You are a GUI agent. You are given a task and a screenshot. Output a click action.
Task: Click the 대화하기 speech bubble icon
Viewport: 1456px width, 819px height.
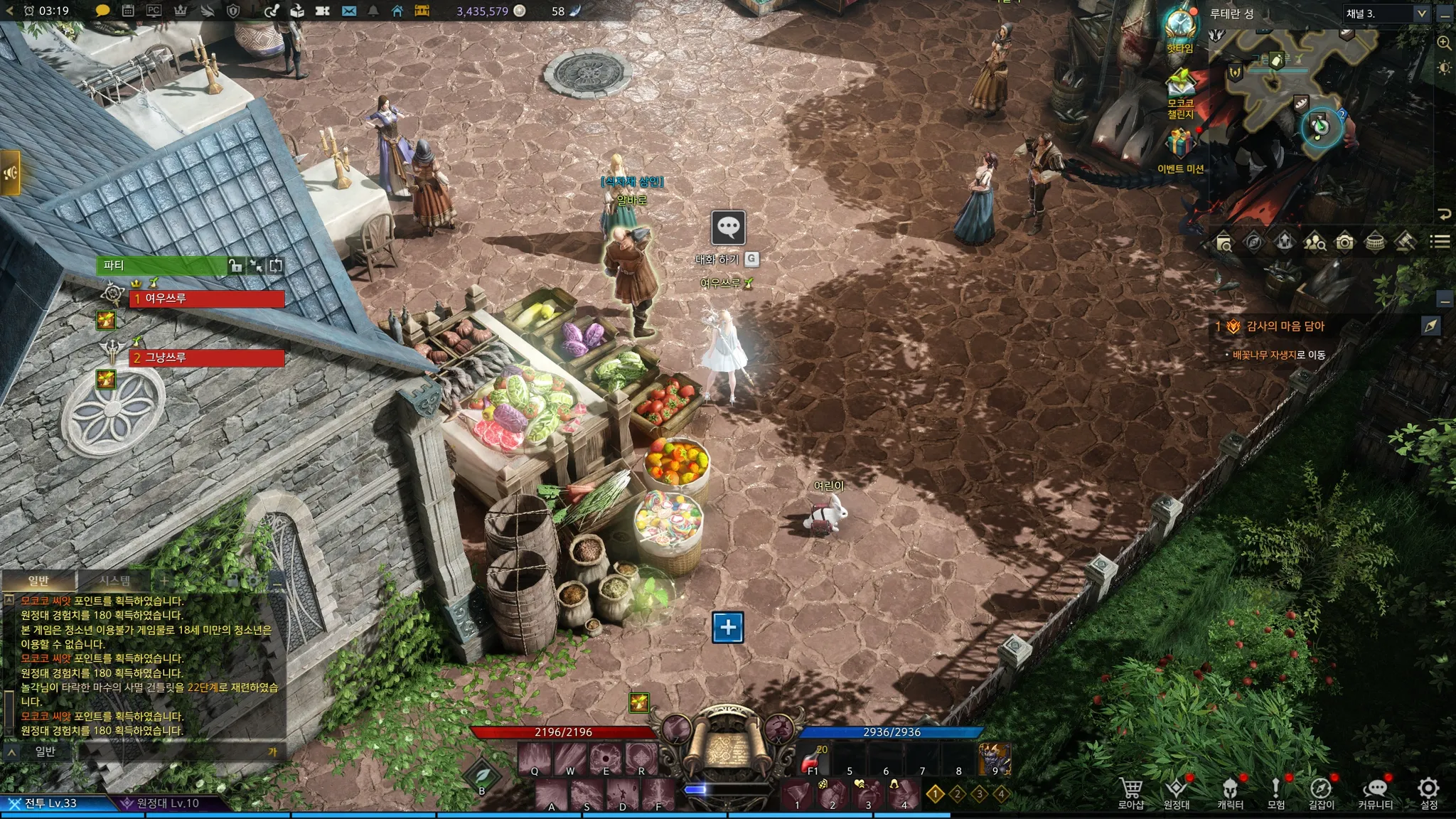728,227
